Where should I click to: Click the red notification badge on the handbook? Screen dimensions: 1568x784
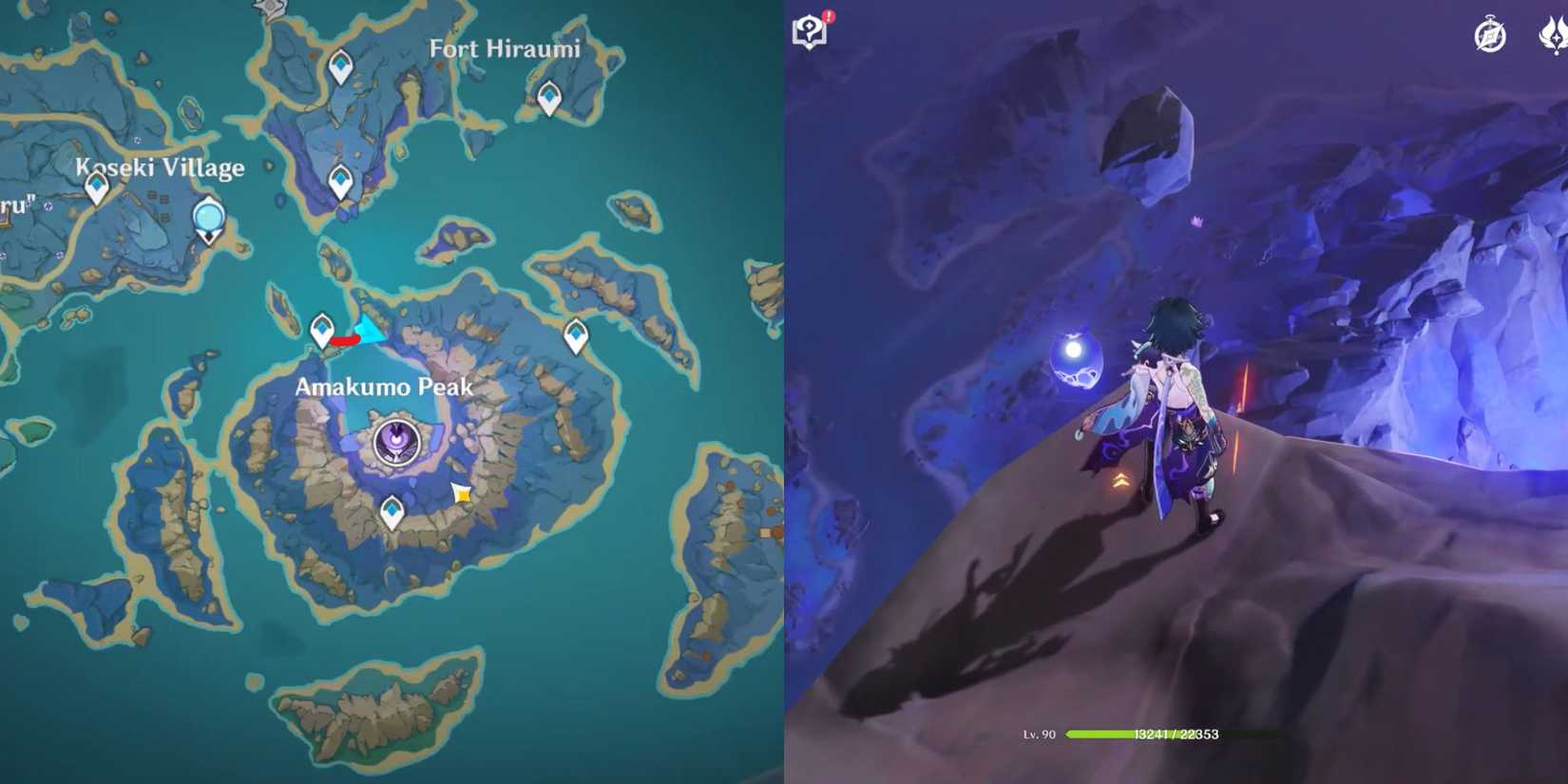coord(827,15)
